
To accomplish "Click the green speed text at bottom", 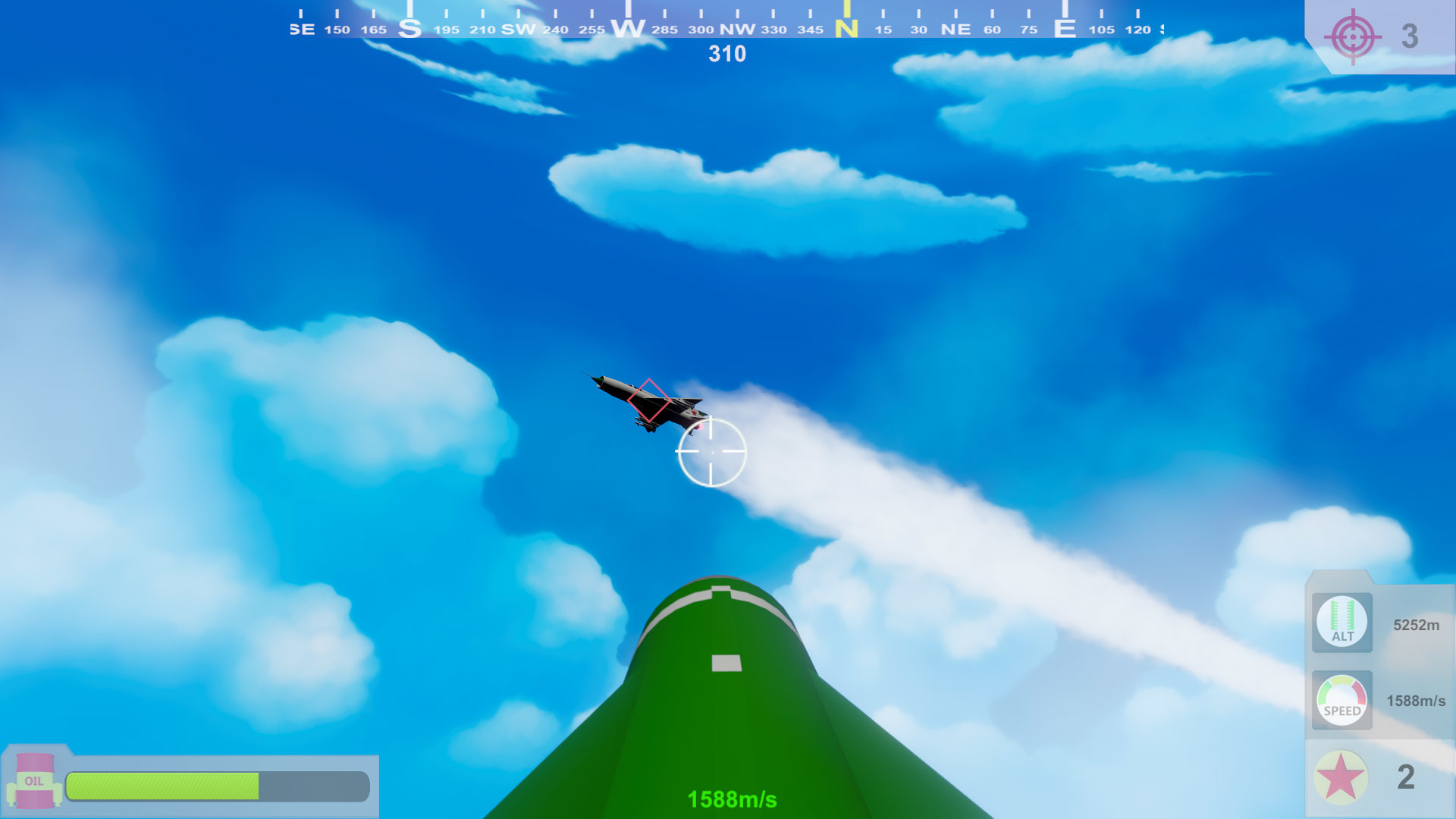I will point(730,798).
